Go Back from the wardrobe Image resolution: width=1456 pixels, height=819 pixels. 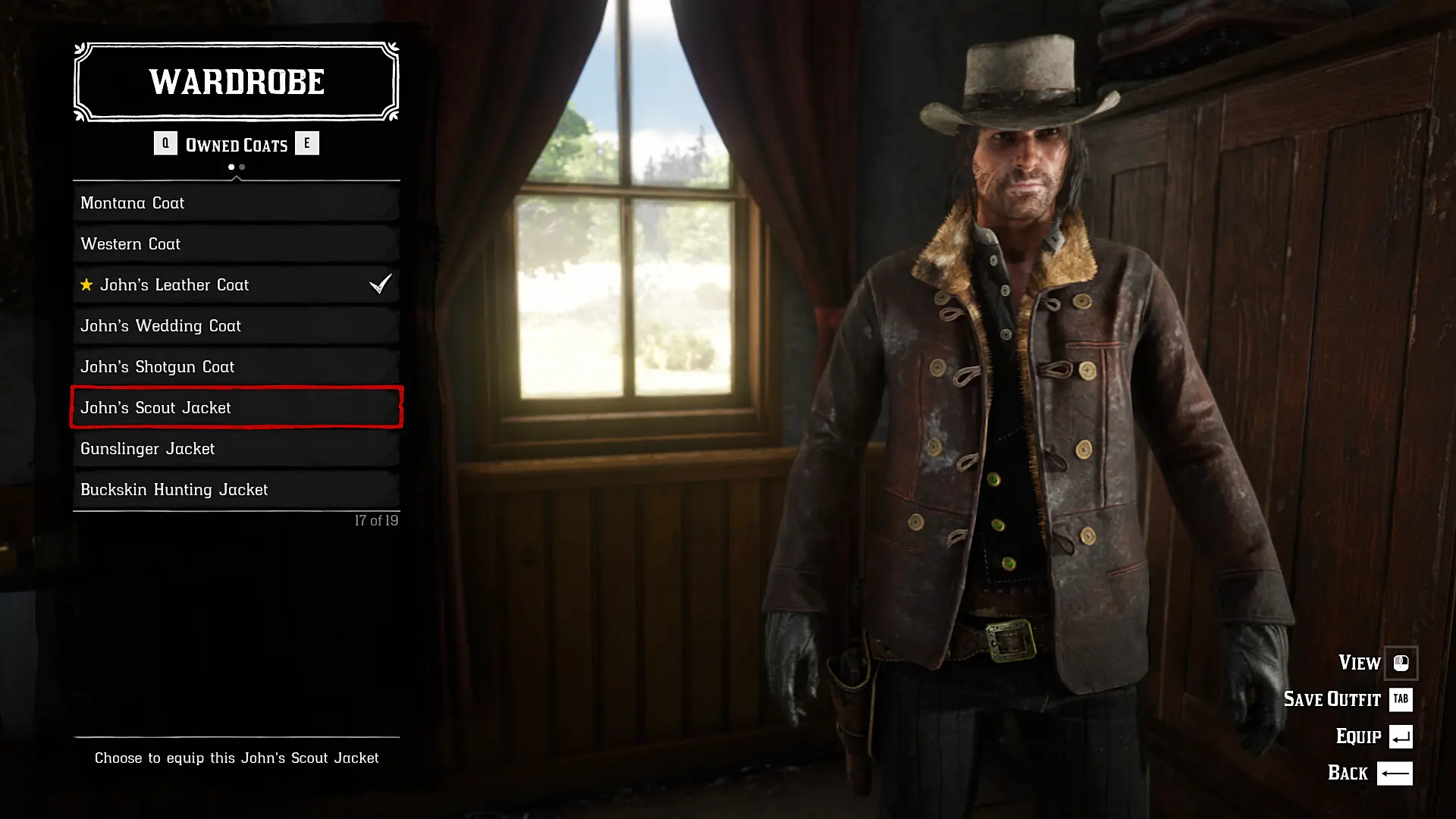click(x=1369, y=773)
